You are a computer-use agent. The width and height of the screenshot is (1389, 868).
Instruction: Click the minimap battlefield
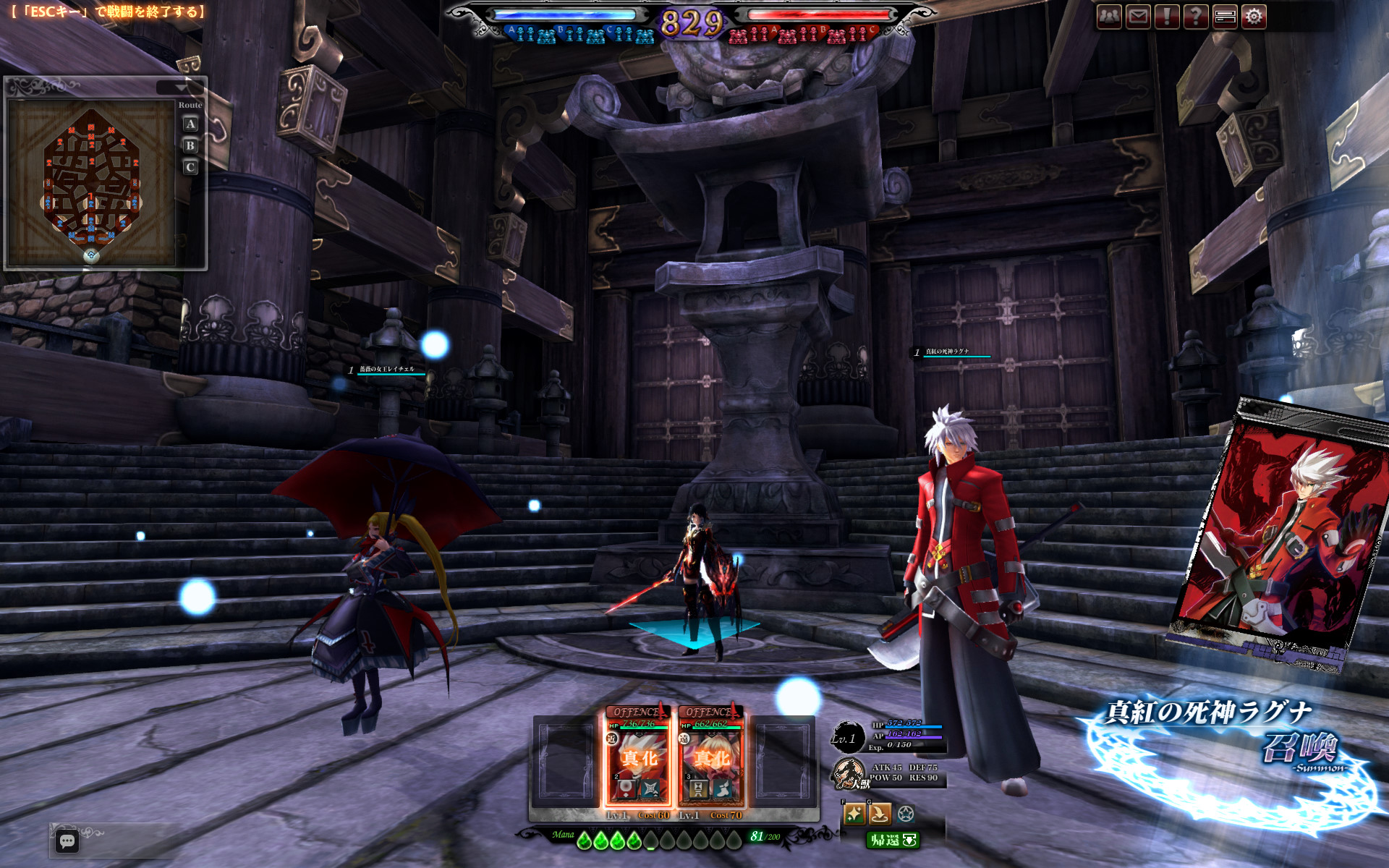[x=91, y=181]
